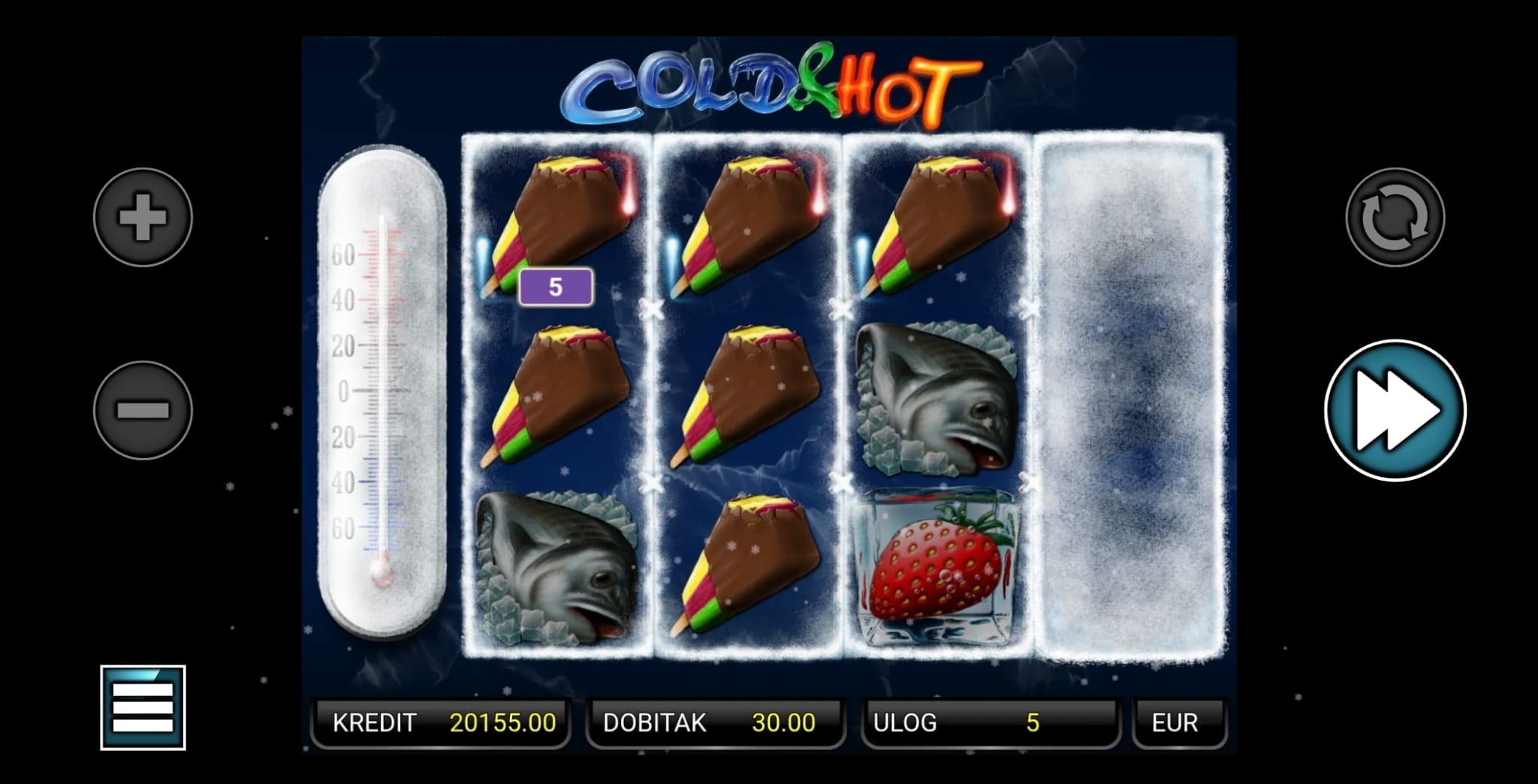Increase the bet with the plus button
The width and height of the screenshot is (1538, 784).
143,217
